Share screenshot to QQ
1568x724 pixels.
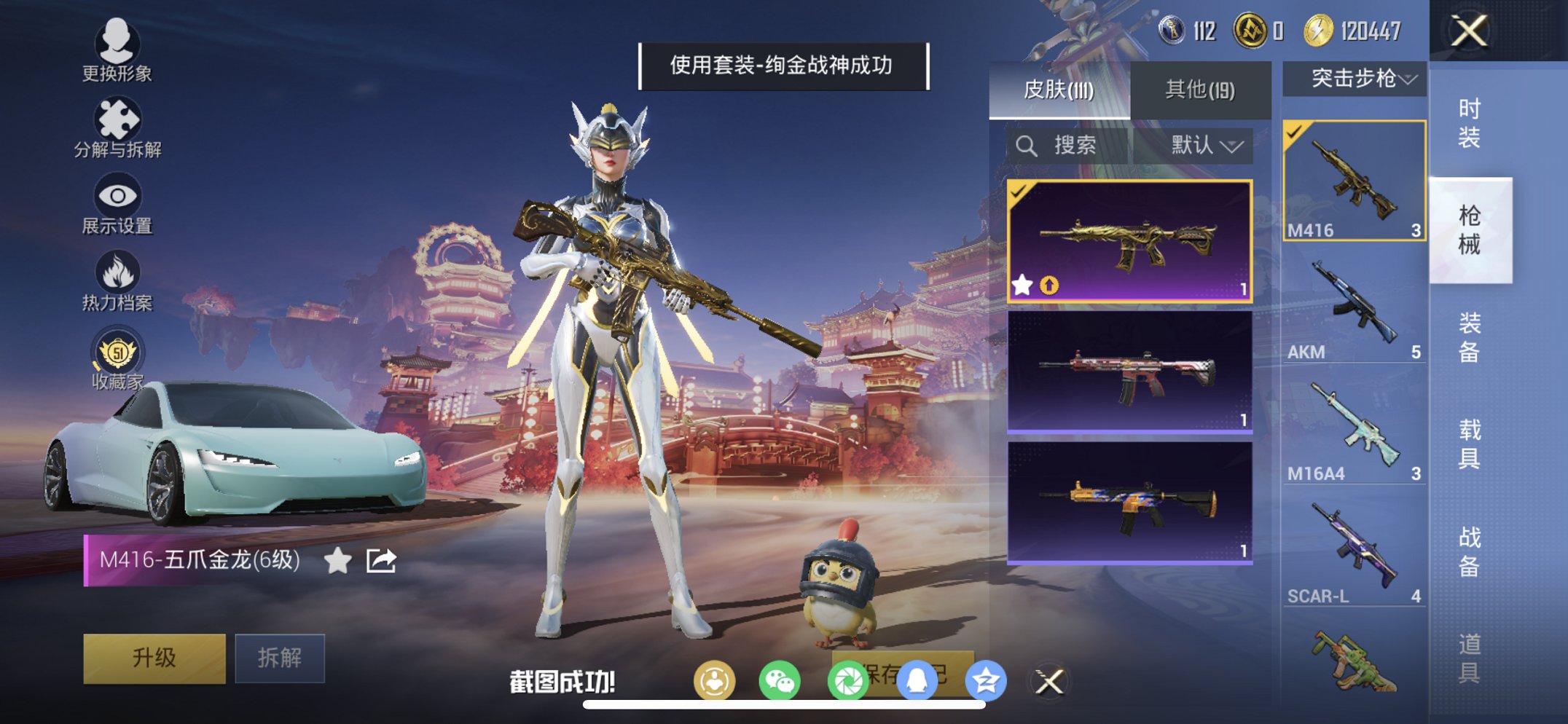click(x=918, y=678)
